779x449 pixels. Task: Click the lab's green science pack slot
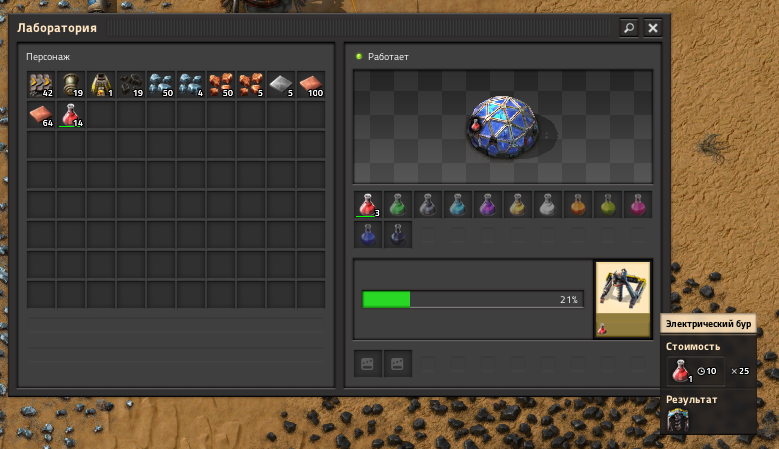tap(398, 205)
